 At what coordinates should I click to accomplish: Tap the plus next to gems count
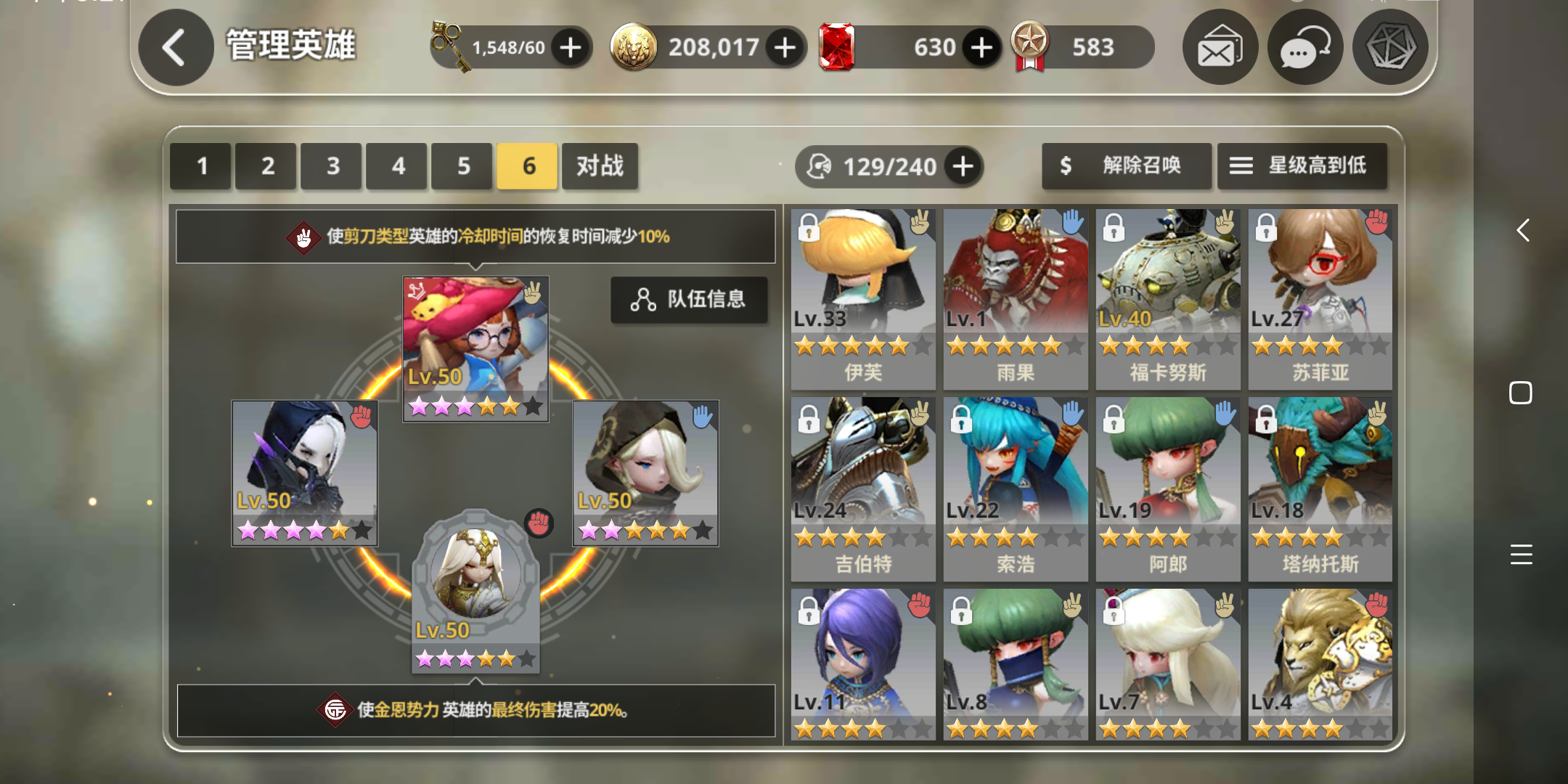[981, 46]
